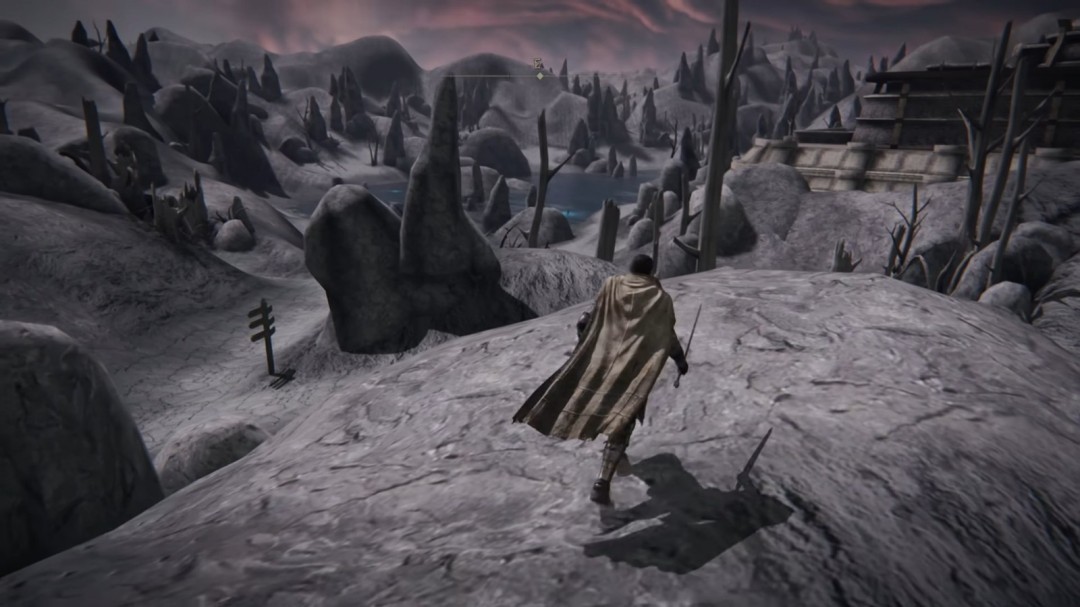This screenshot has height=607, width=1080.
Task: Click the compass diamond heading marker
Action: click(x=540, y=75)
